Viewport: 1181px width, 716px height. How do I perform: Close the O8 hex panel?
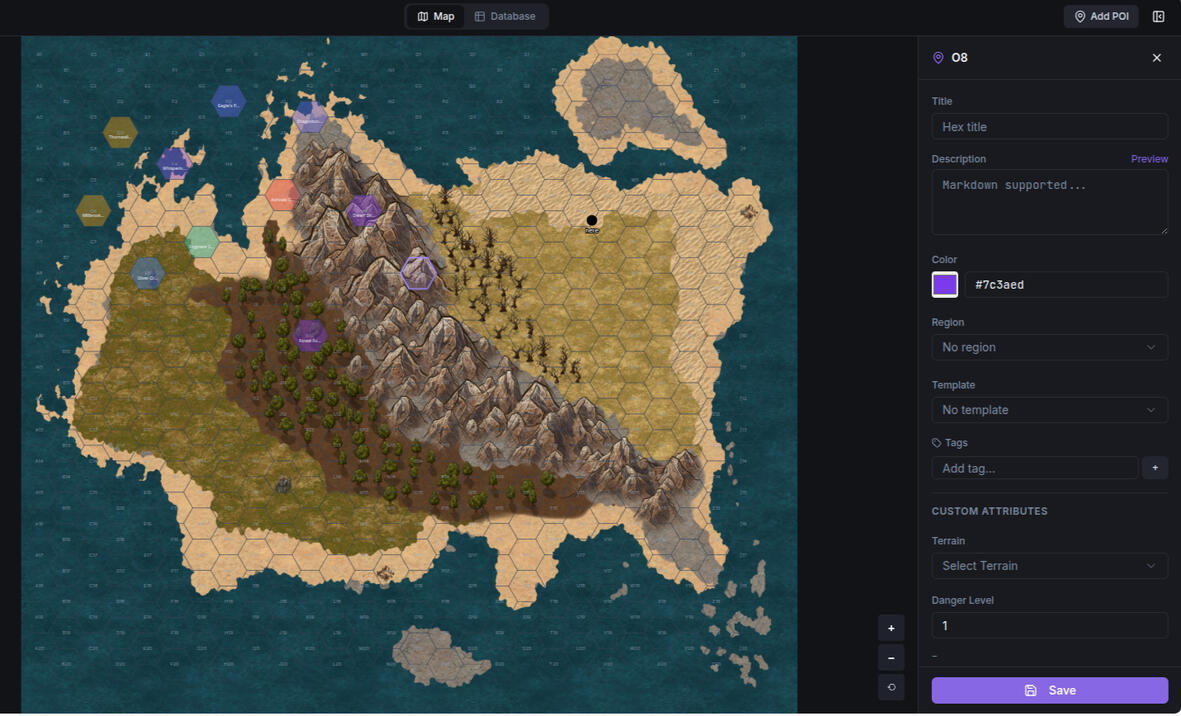click(1157, 58)
